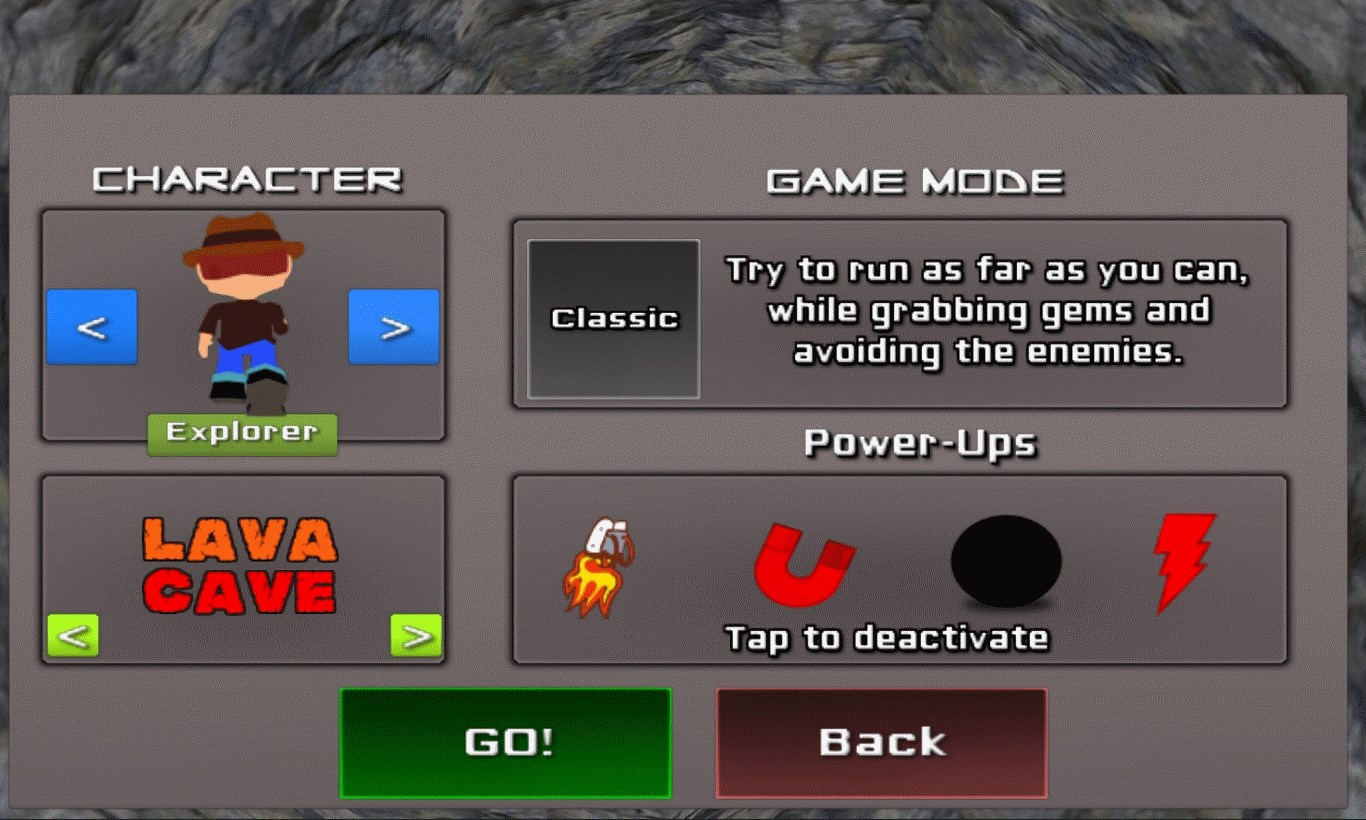Screen dimensions: 1366x820
Task: Disable the red lightning bolt power-up
Action: (1185, 562)
